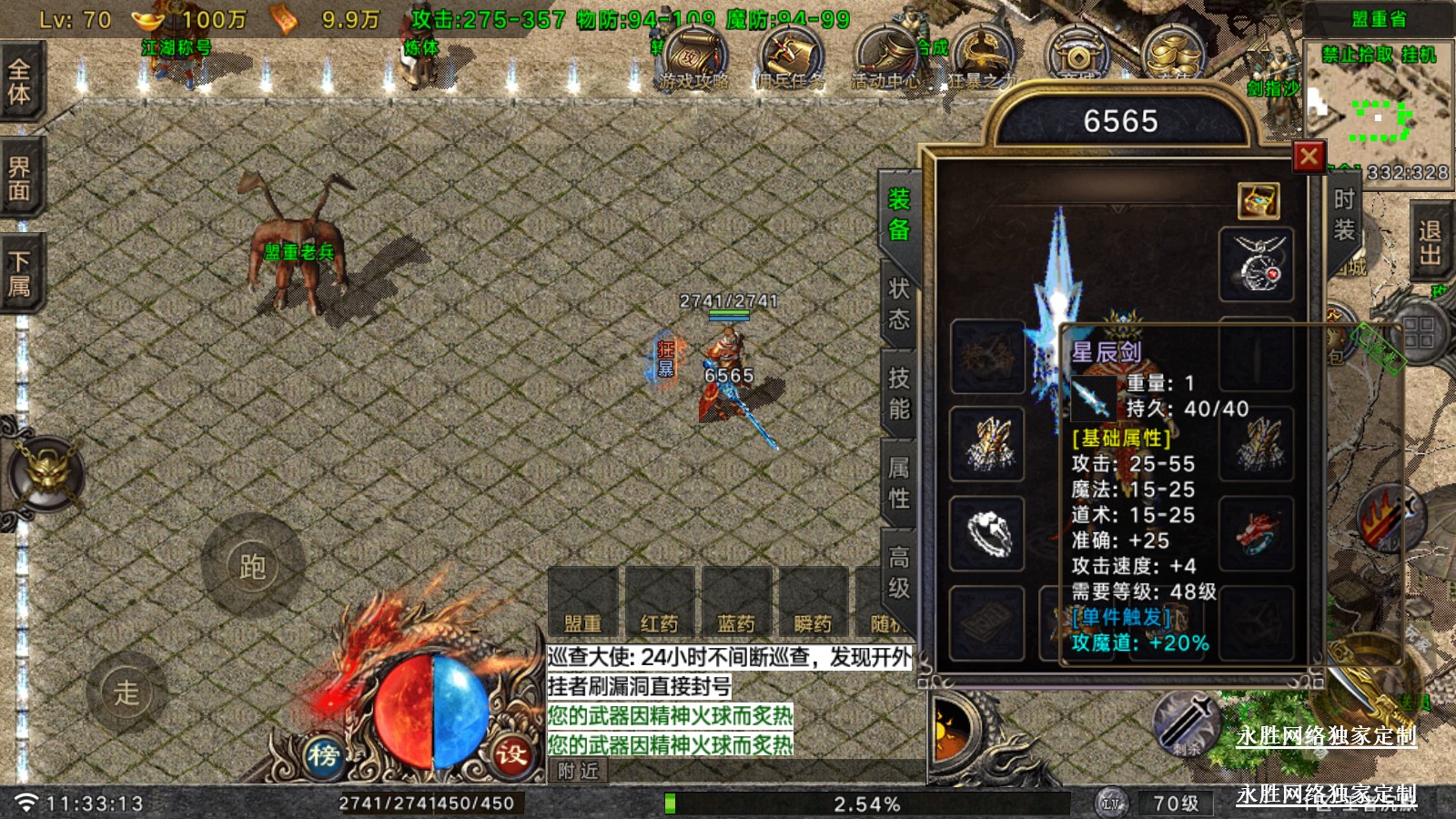The image size is (1456, 819).
Task: Use the 蓝药 blue potion slot
Action: pyautogui.click(x=736, y=601)
